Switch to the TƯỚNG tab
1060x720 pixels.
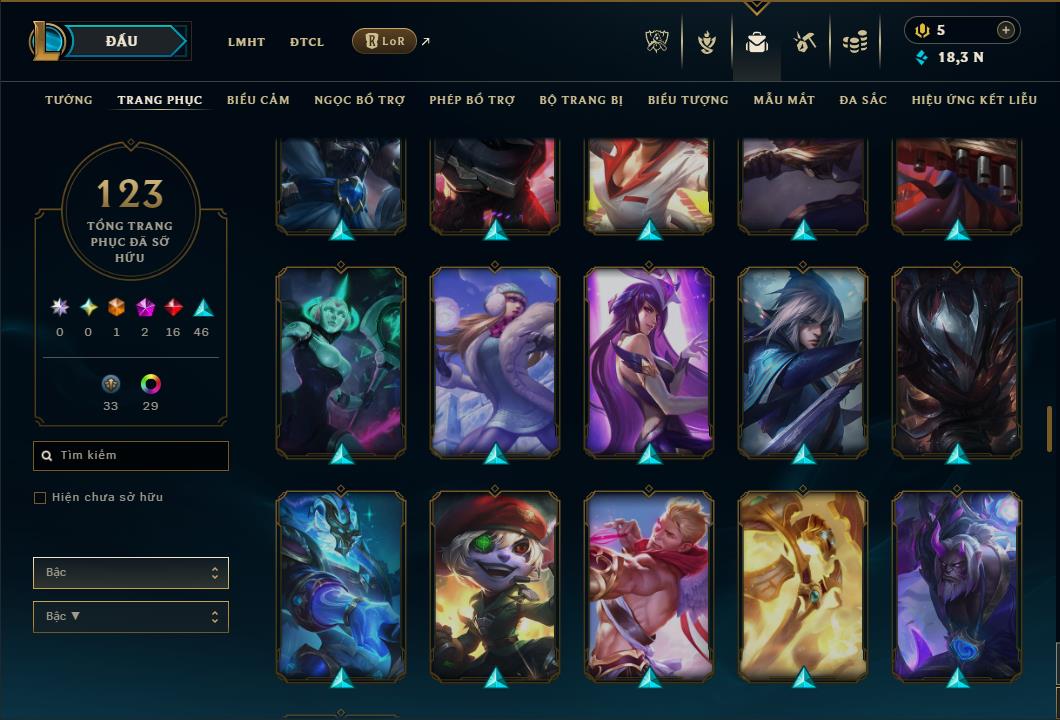click(69, 100)
